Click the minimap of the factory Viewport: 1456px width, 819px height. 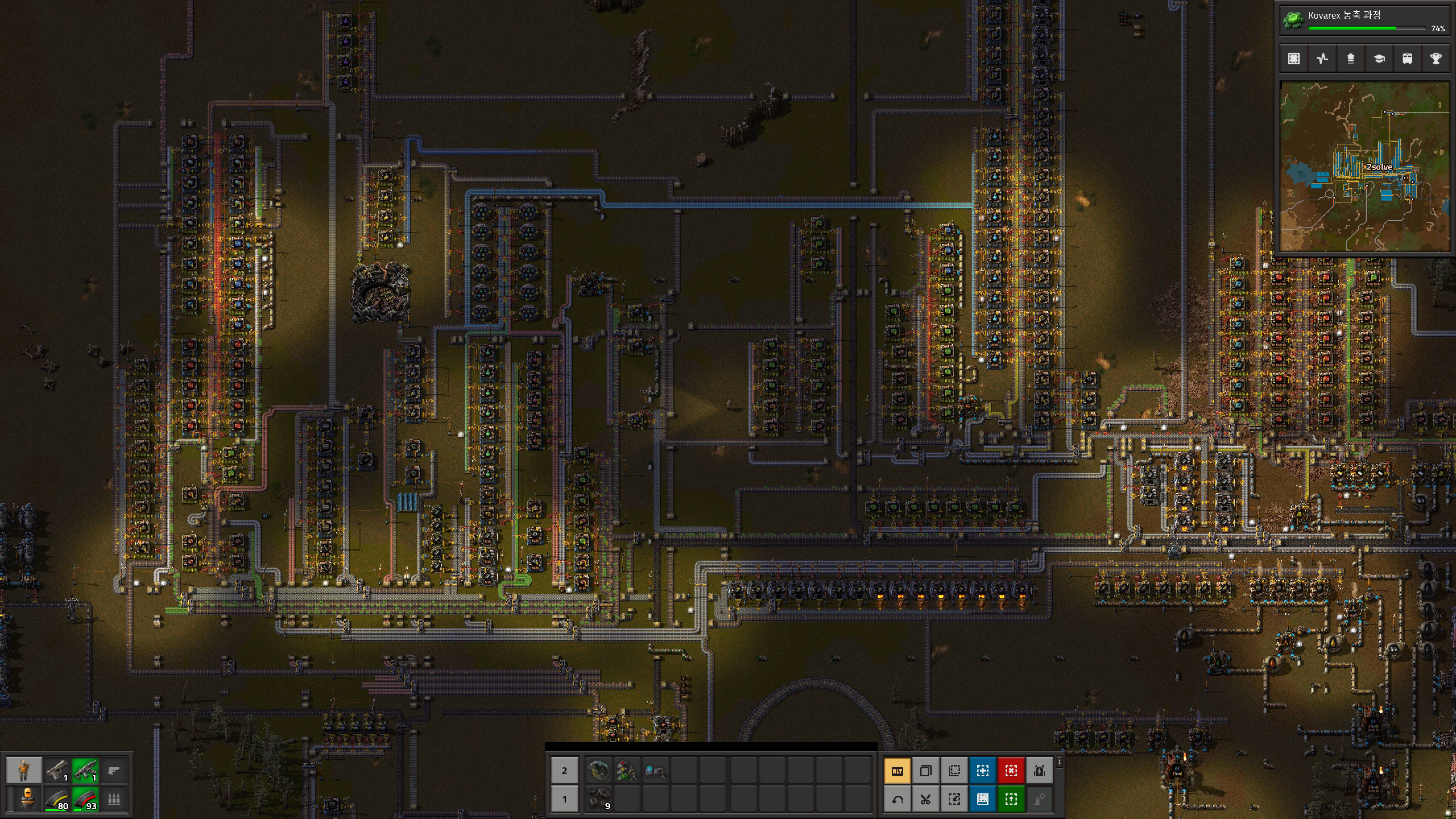click(x=1364, y=167)
